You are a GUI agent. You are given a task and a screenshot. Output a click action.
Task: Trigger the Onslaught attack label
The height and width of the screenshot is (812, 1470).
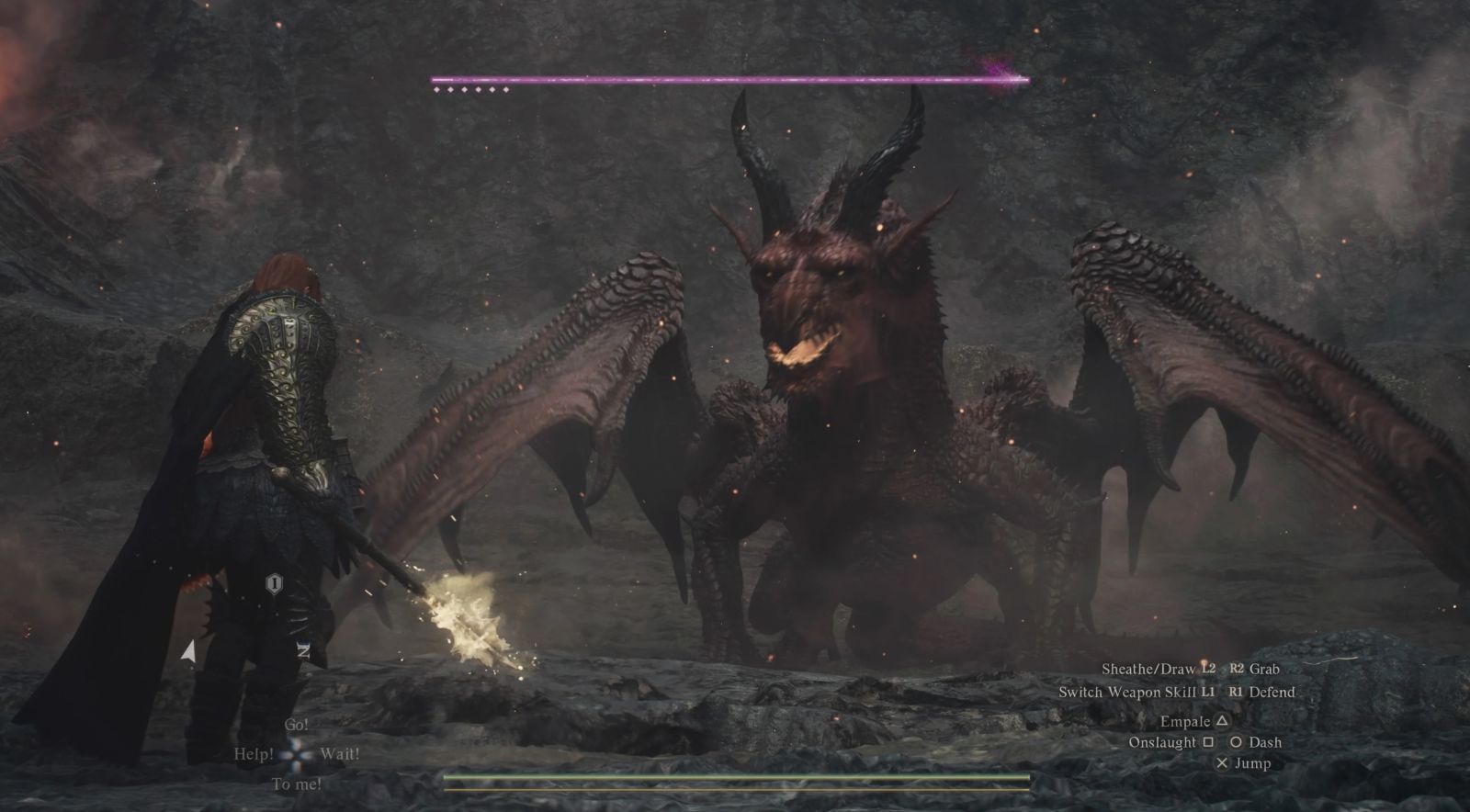[x=1162, y=742]
